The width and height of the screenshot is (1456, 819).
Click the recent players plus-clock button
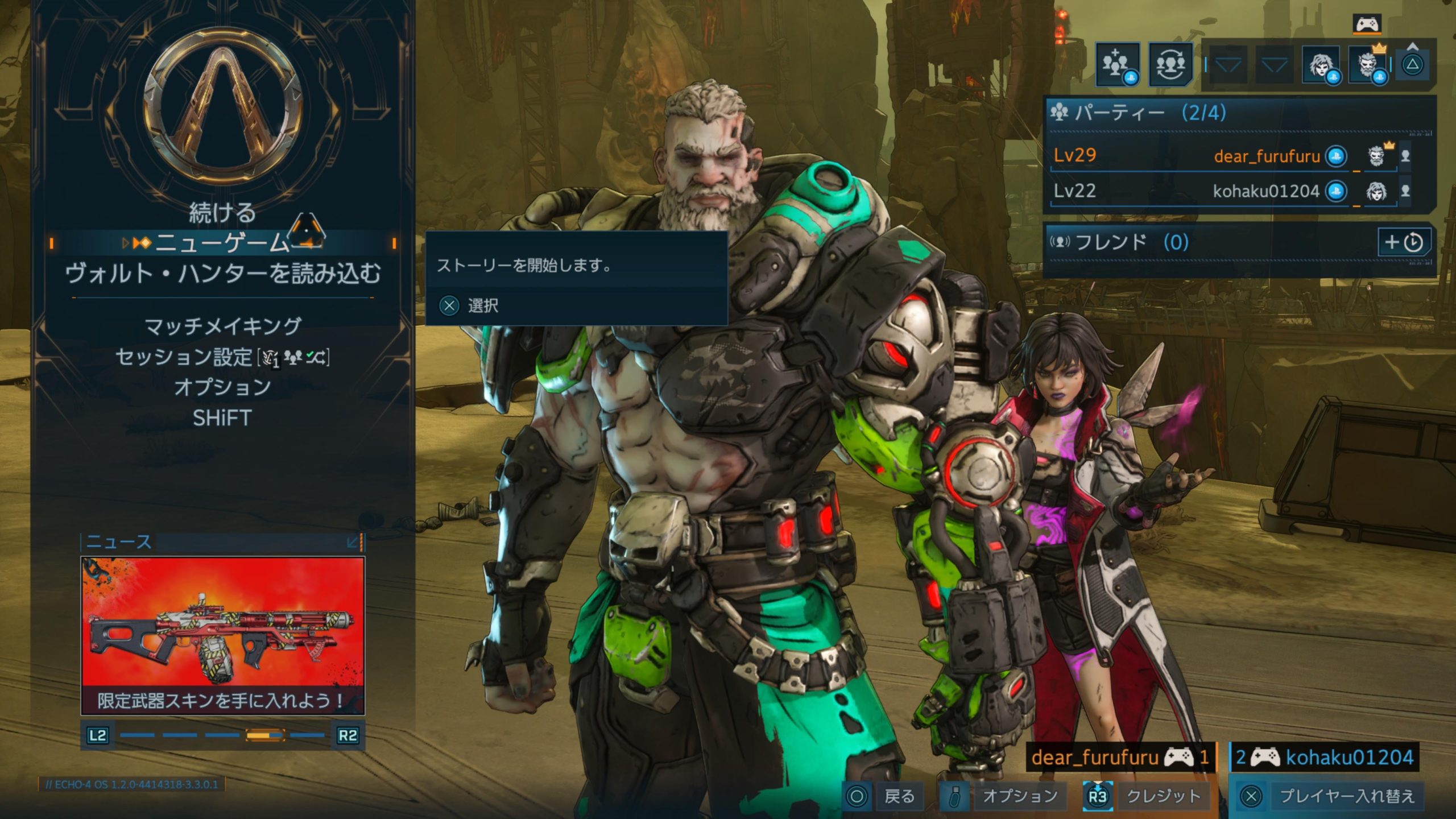coord(1403,242)
